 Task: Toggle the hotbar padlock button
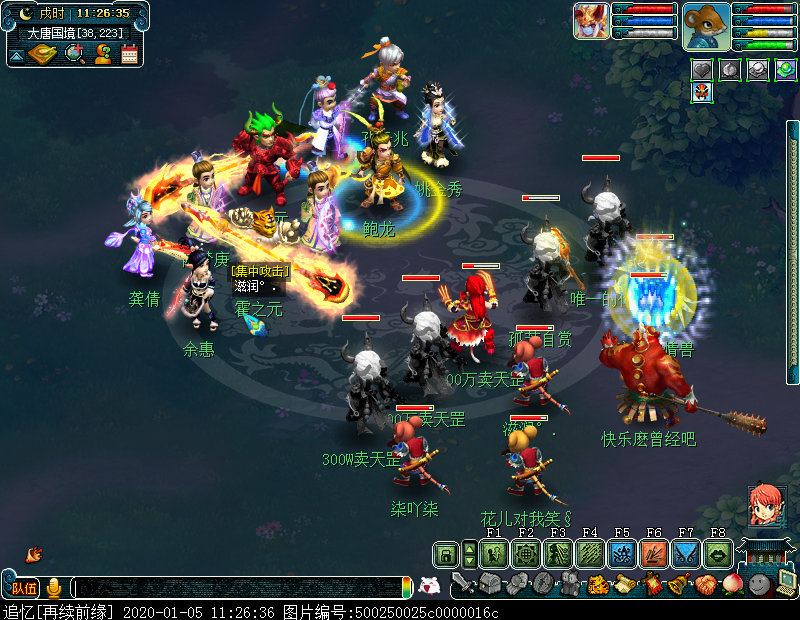click(x=444, y=554)
